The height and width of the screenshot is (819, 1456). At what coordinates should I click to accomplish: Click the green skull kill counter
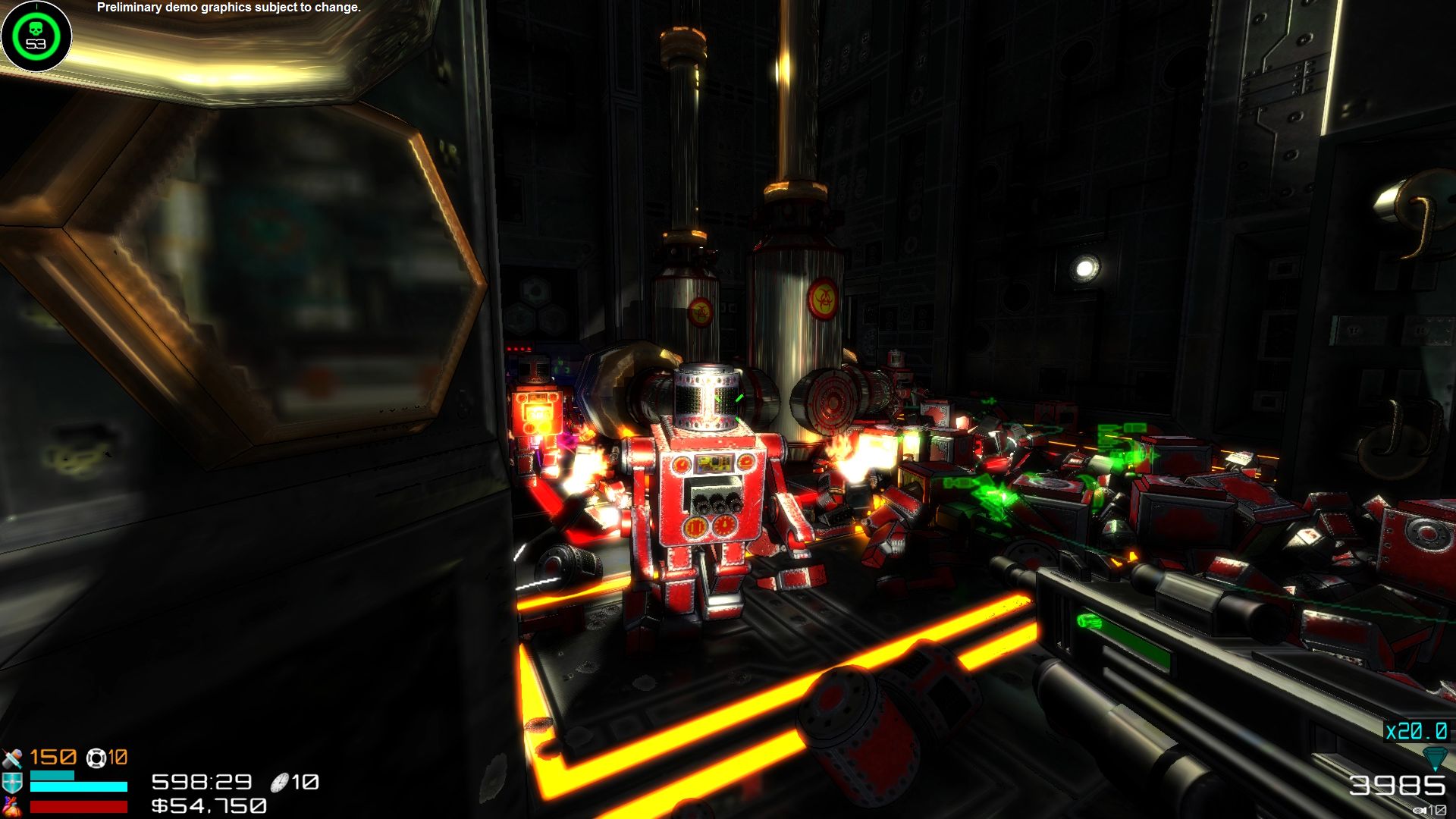[x=35, y=34]
